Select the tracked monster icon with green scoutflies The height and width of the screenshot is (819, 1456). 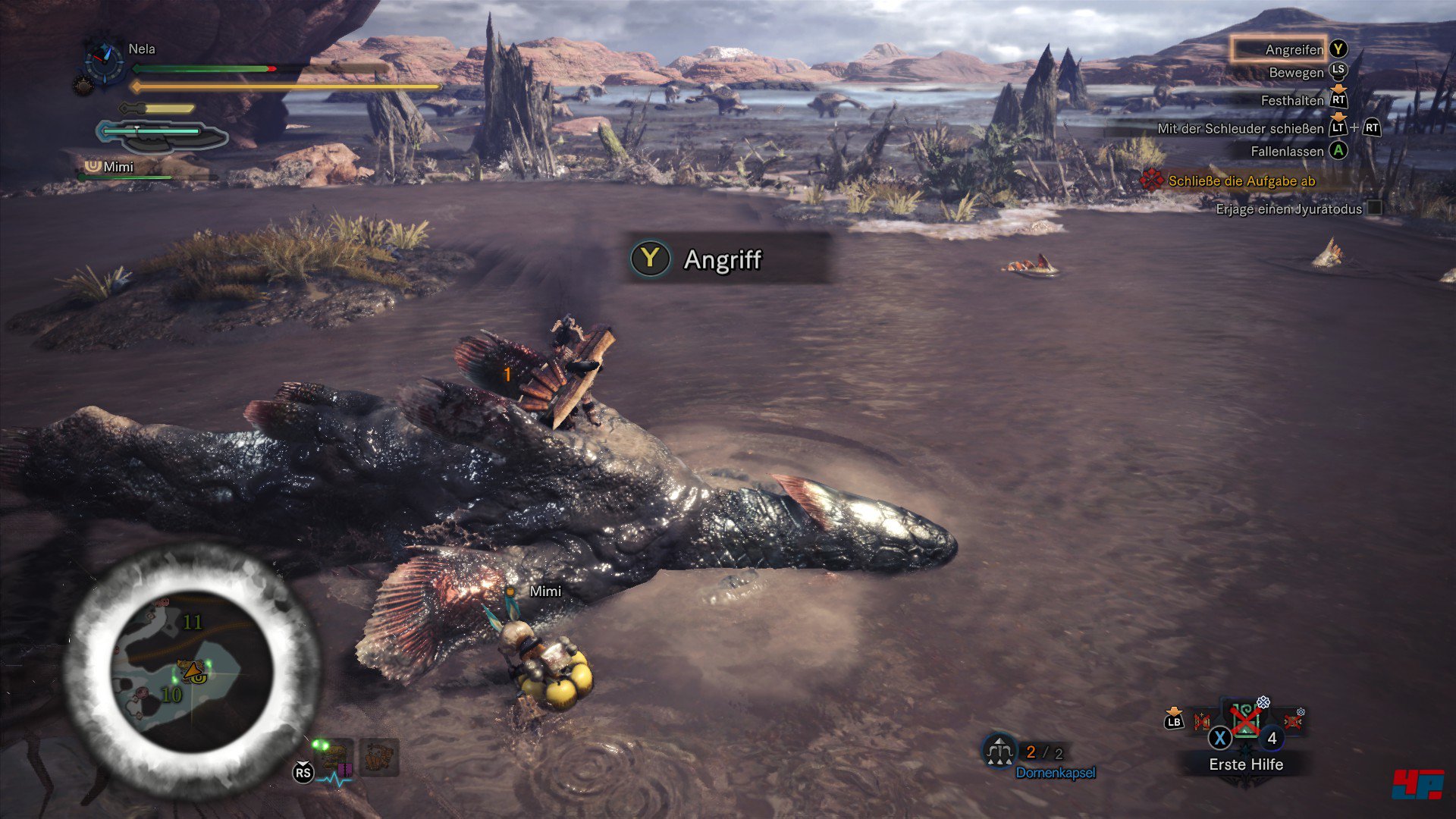coord(334,757)
